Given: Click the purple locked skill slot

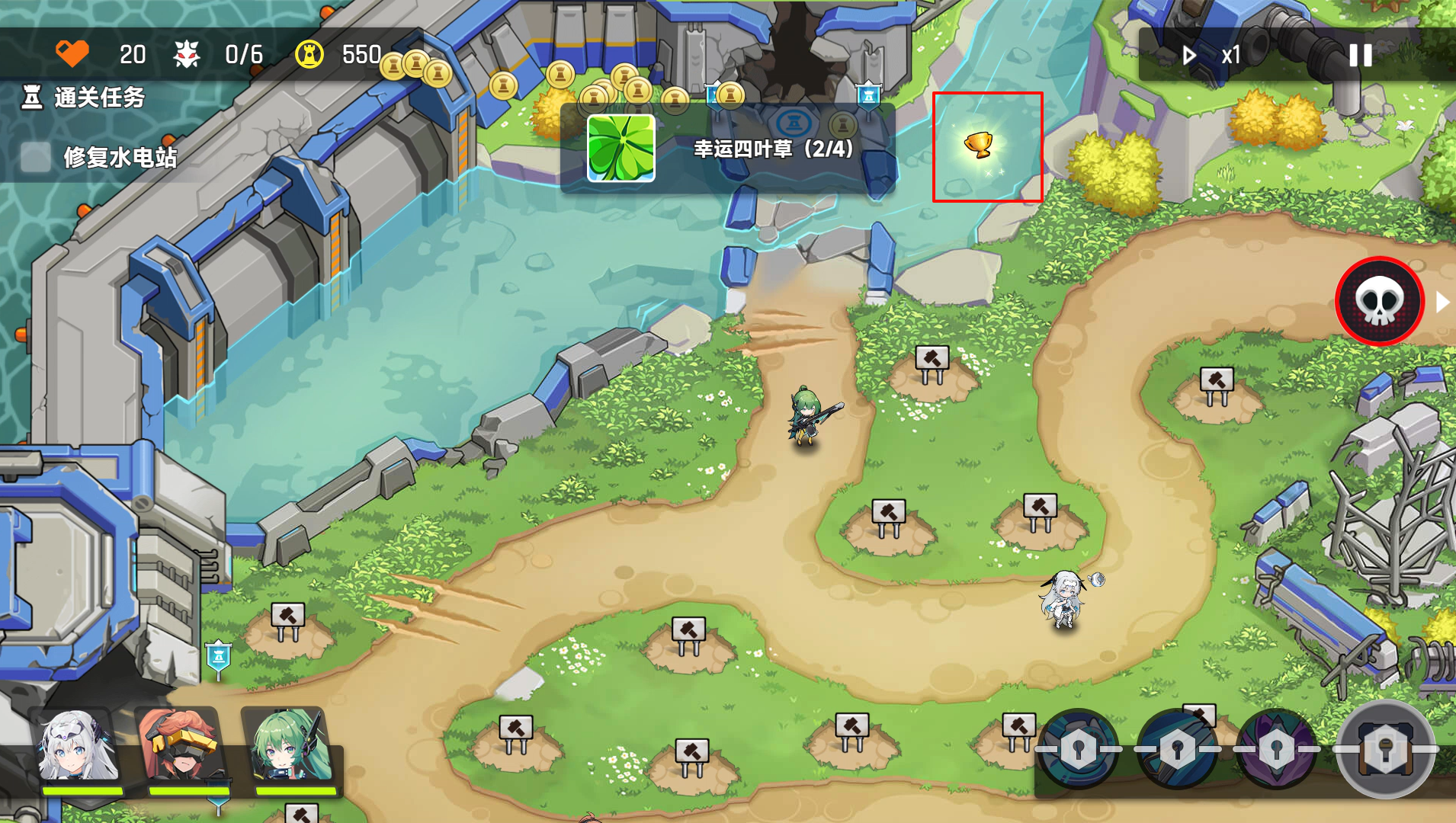Looking at the screenshot, I should 1276,750.
